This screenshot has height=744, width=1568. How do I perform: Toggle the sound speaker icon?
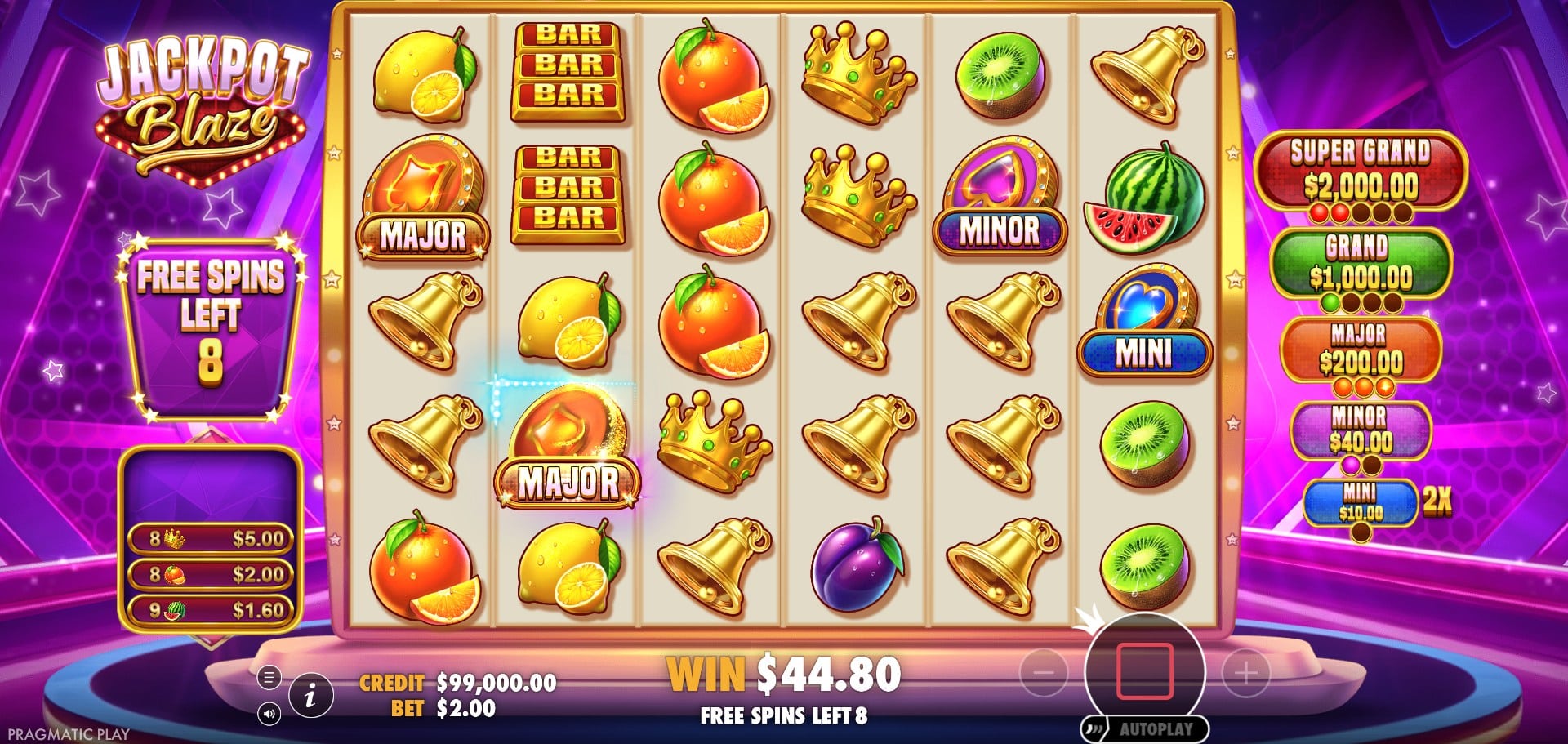pos(269,714)
